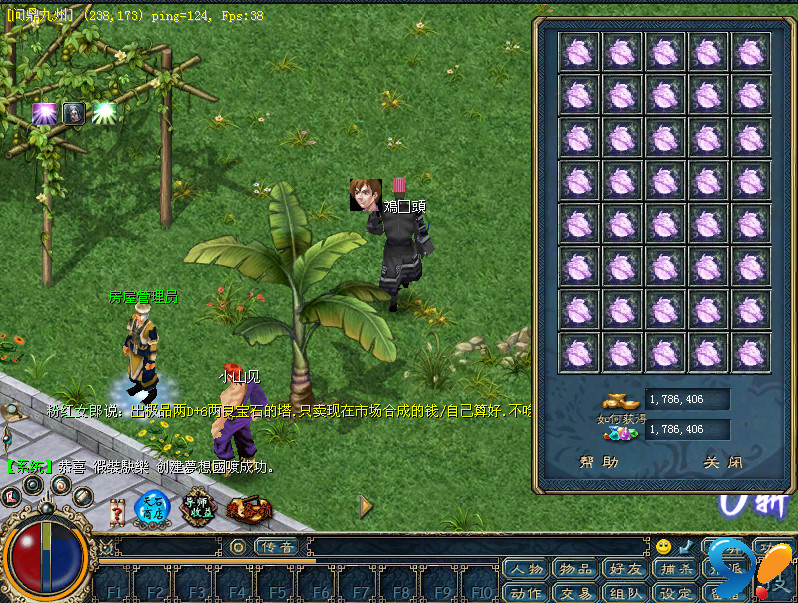Viewport: 798px width, 603px height.
Task: Select the purple burst buff icon
Action: (44, 114)
